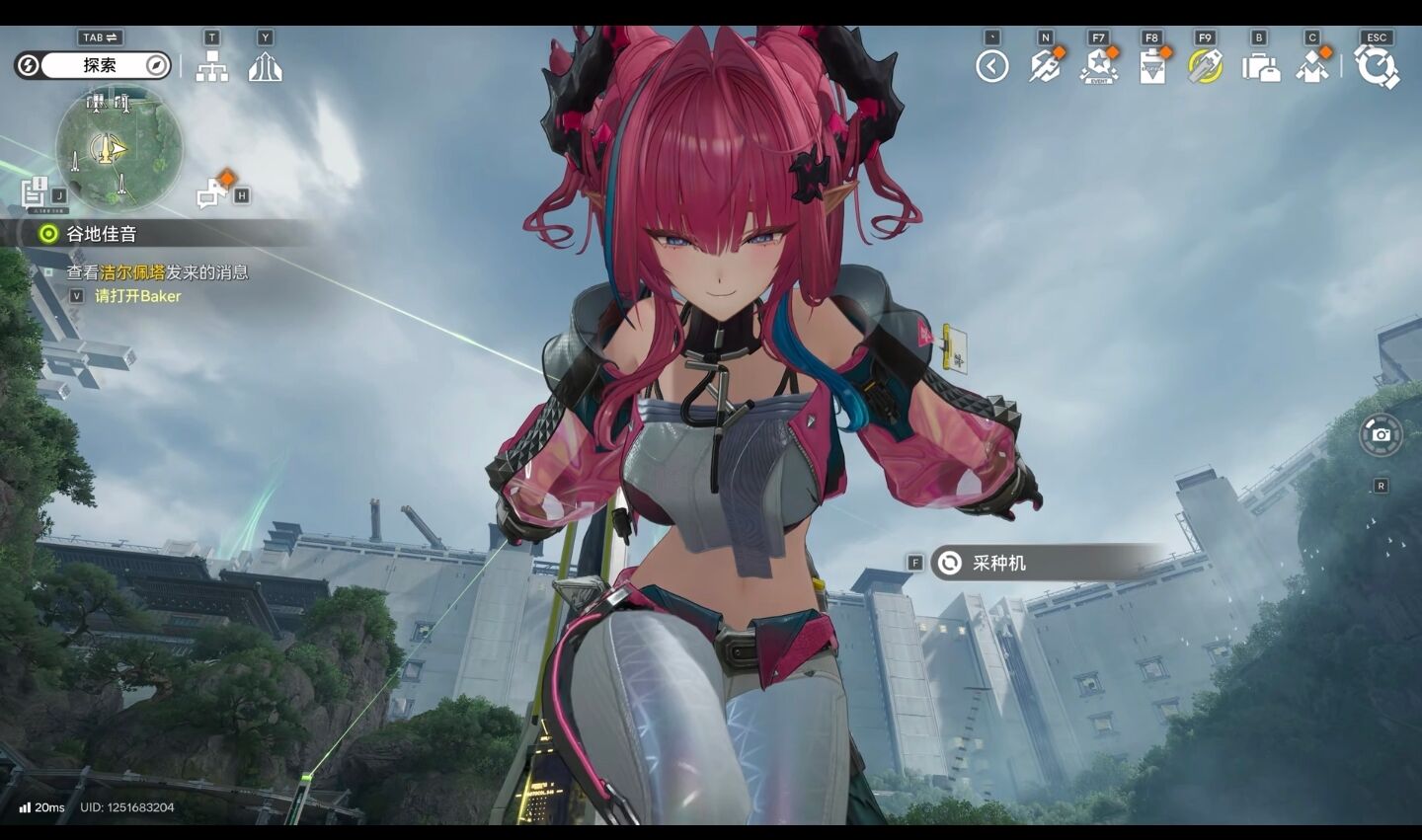Open the main system menu ring icon

(1377, 66)
